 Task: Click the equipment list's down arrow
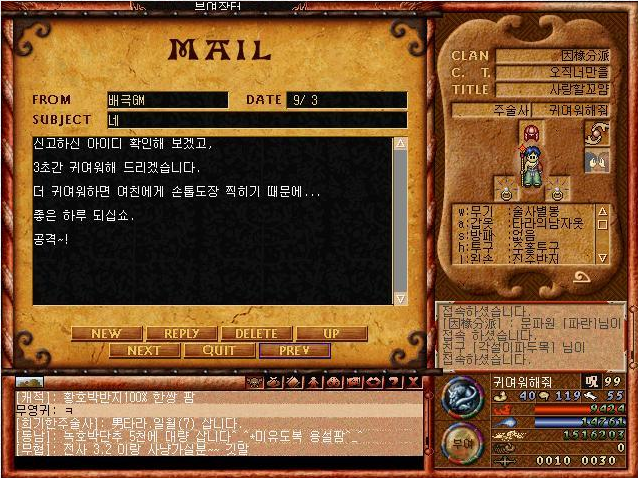603,257
